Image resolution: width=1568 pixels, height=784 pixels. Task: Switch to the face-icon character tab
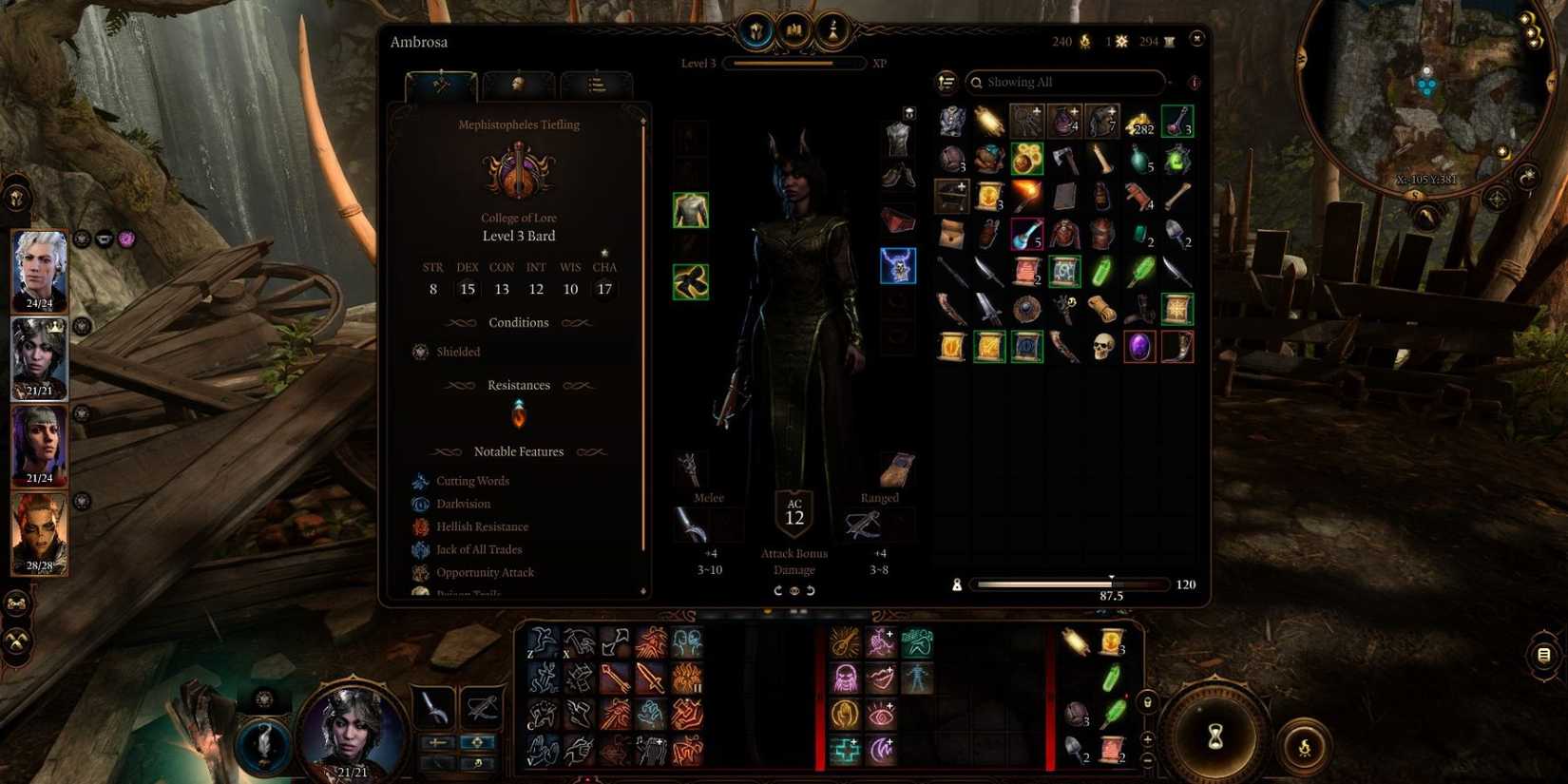click(518, 86)
